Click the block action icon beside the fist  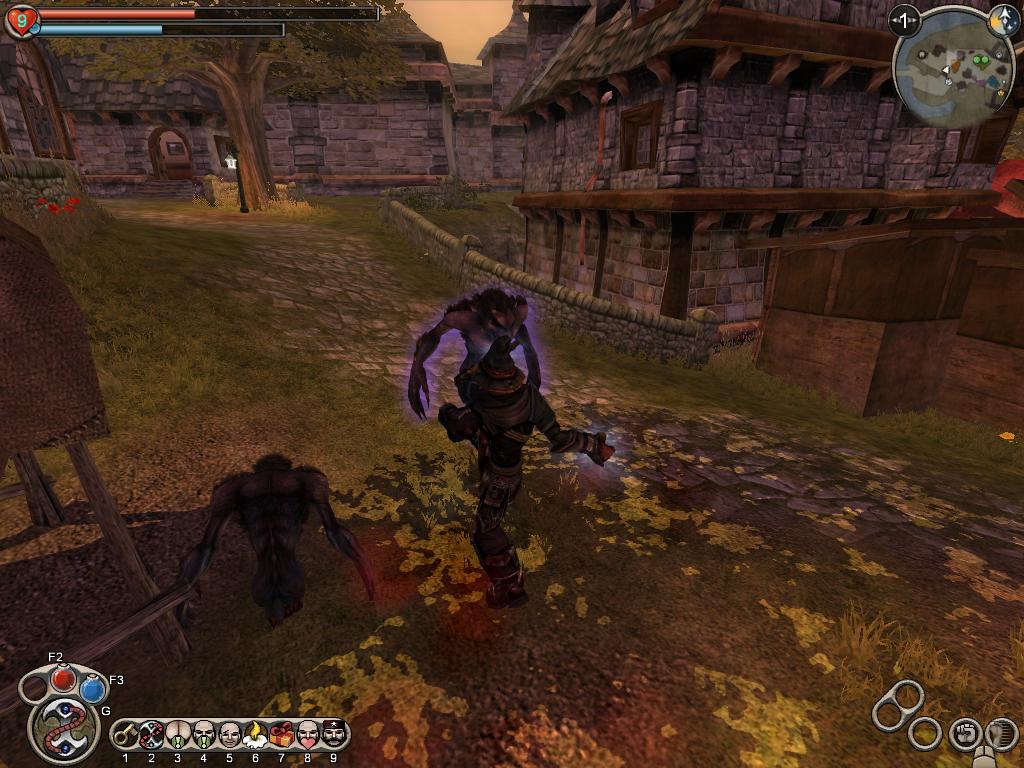1000,734
